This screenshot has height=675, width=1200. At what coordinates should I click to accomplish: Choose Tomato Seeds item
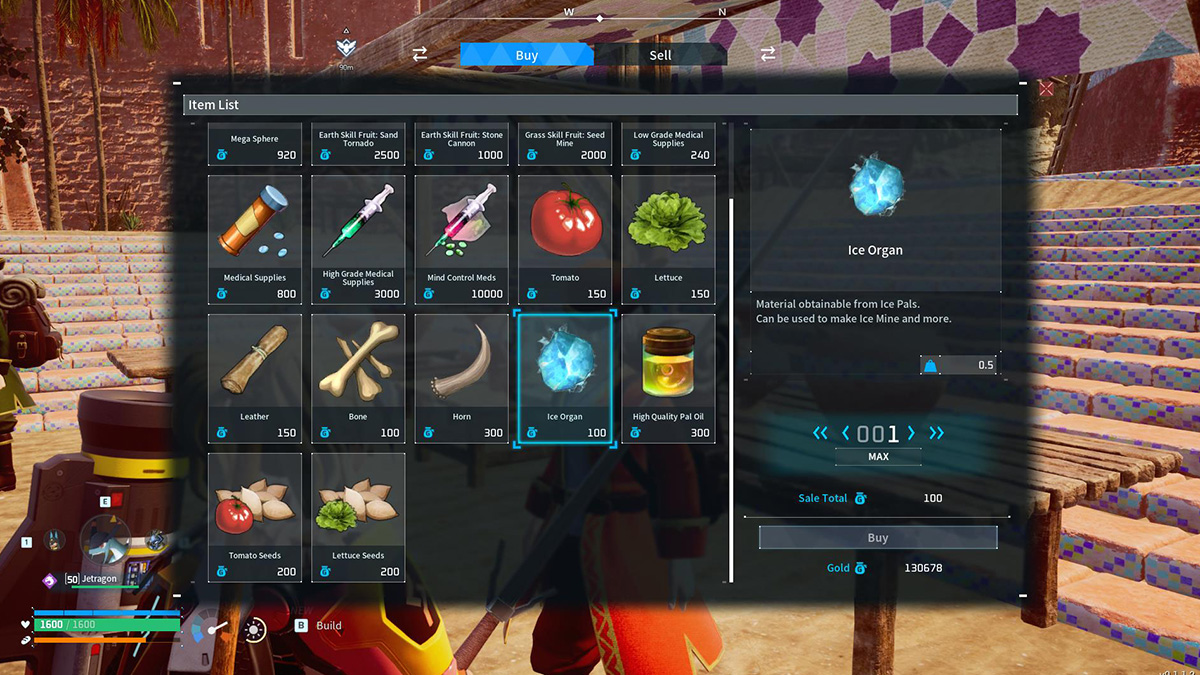[255, 517]
